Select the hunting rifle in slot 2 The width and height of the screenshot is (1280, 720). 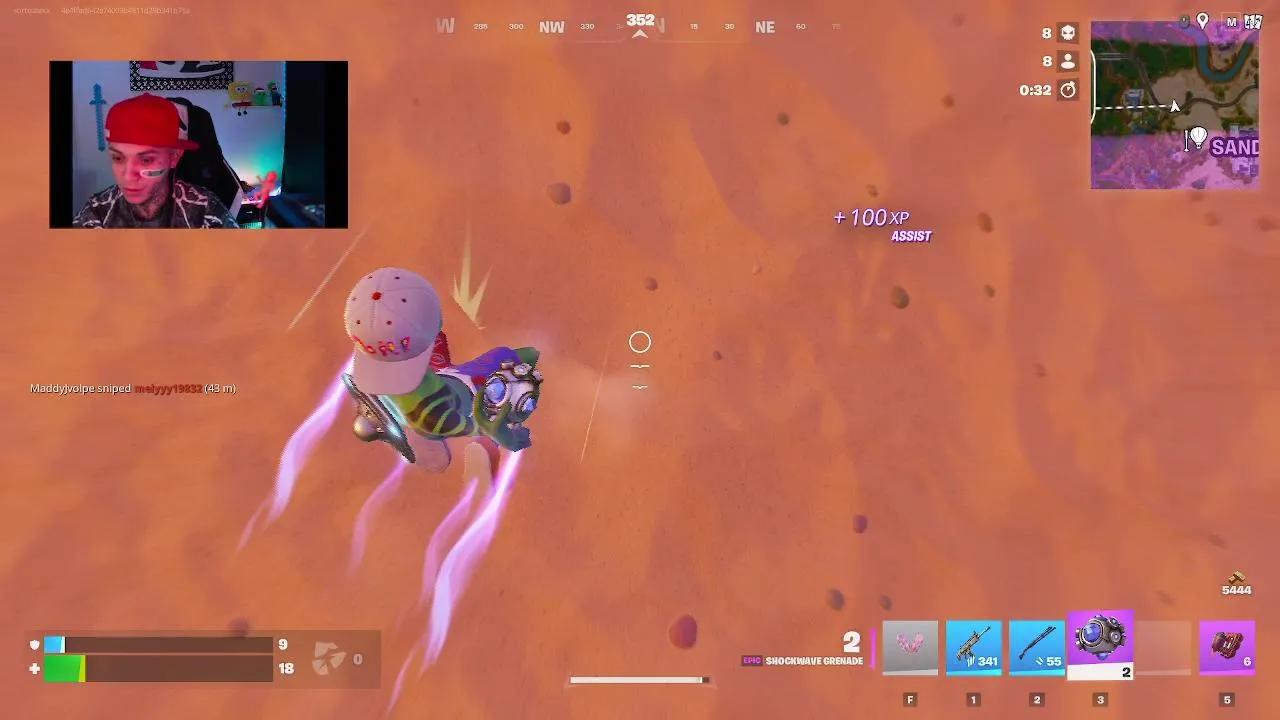(1037, 645)
